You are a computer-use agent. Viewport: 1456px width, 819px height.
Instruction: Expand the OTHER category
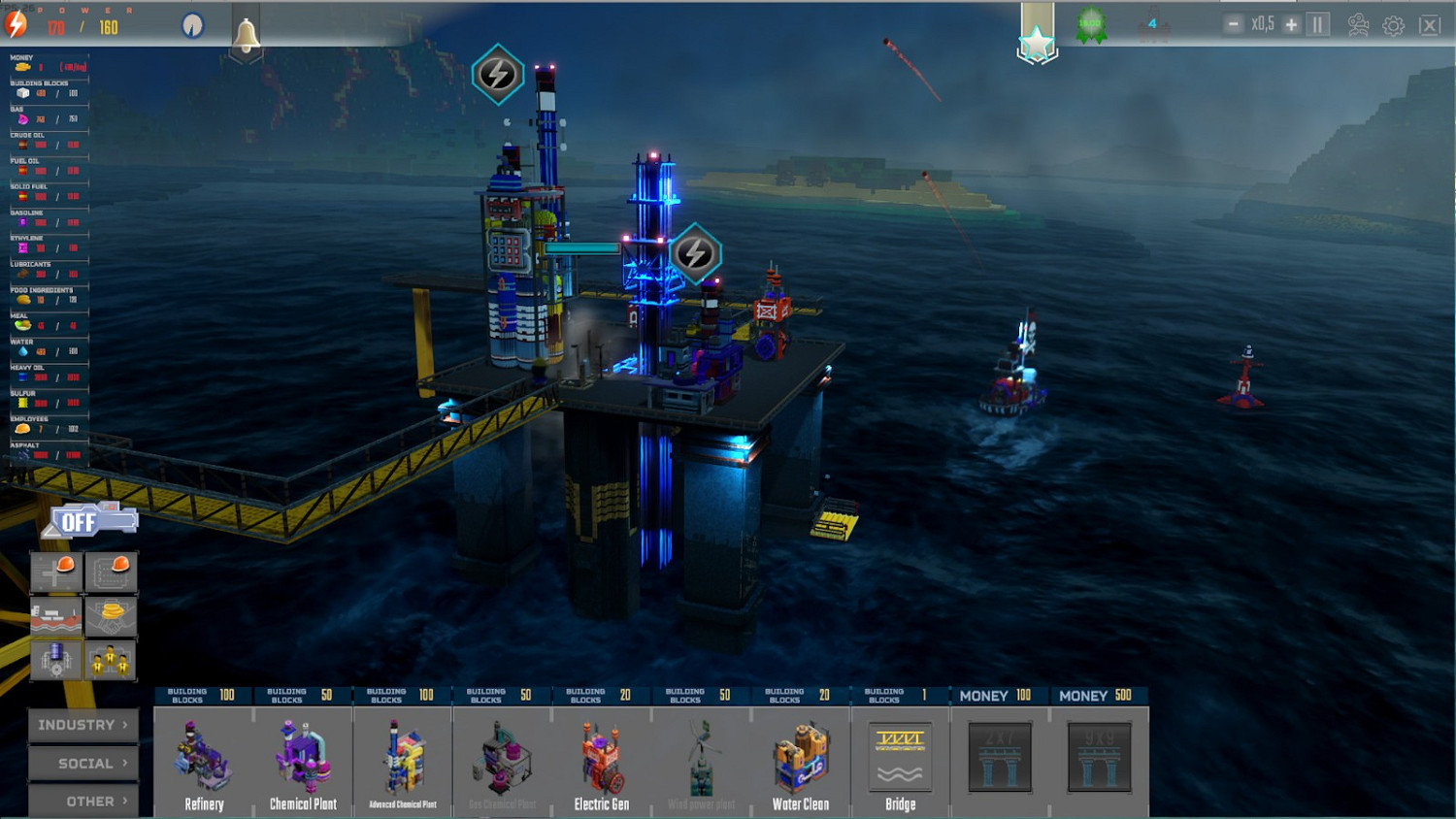(82, 801)
